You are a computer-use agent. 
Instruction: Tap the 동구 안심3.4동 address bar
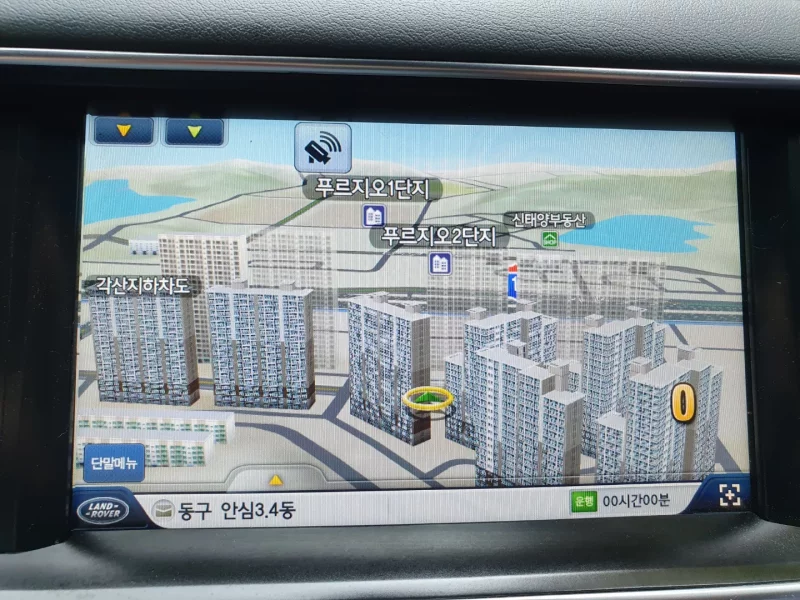click(x=237, y=512)
